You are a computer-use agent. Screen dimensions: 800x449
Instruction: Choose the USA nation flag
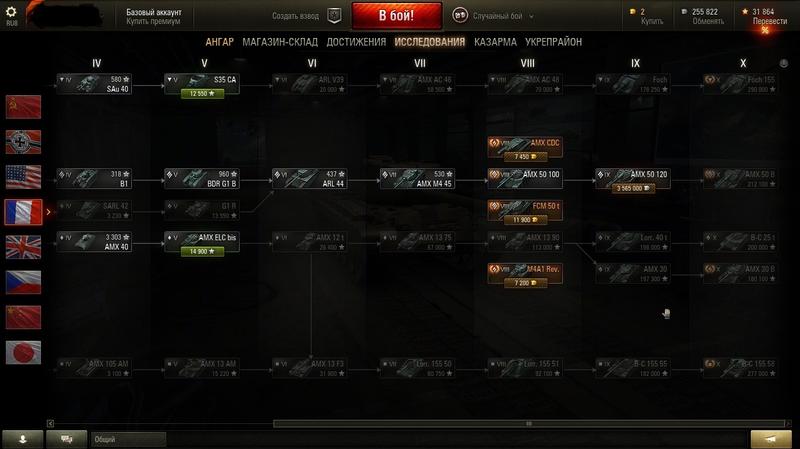click(23, 176)
